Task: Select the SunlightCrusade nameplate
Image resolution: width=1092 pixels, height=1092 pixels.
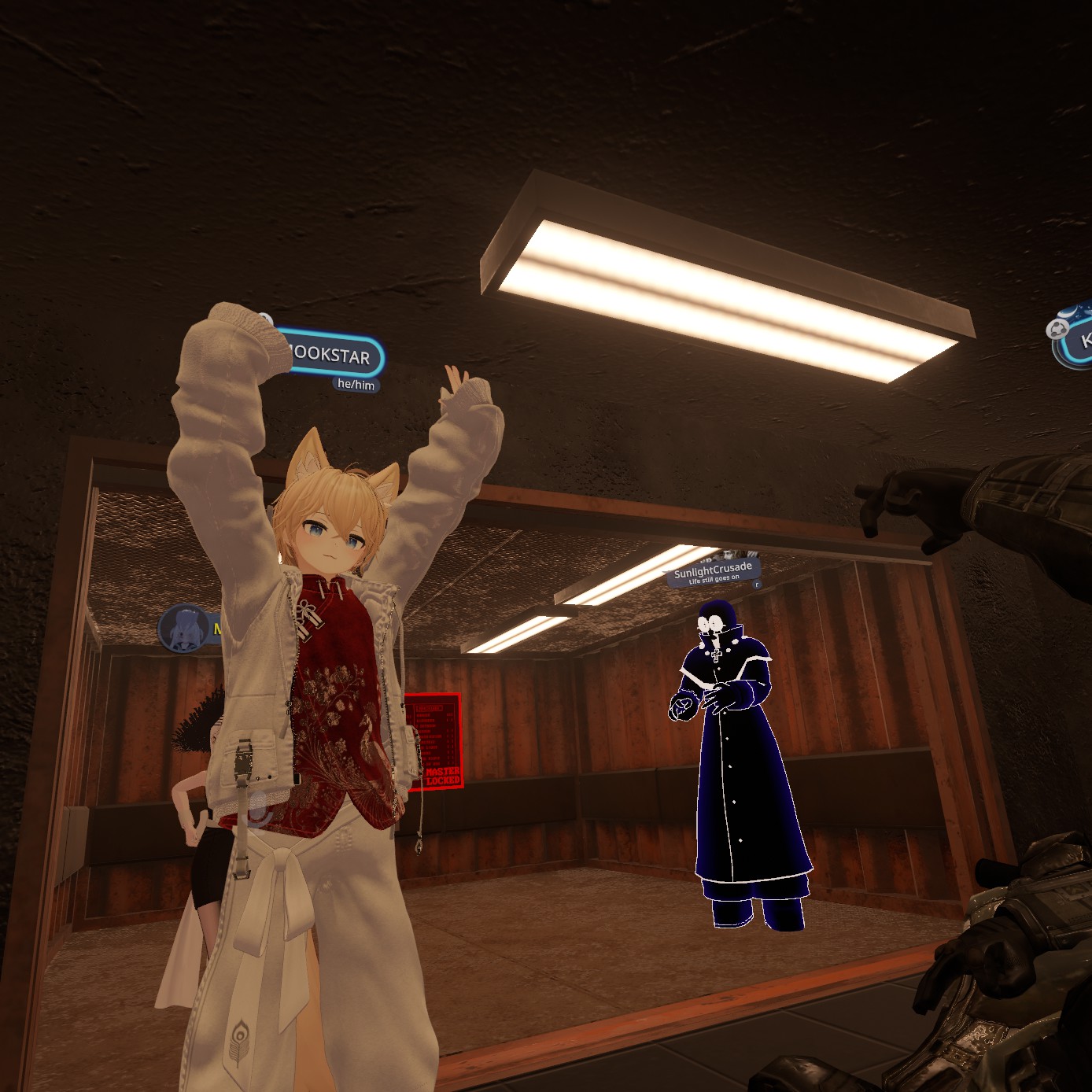Action: (x=713, y=570)
